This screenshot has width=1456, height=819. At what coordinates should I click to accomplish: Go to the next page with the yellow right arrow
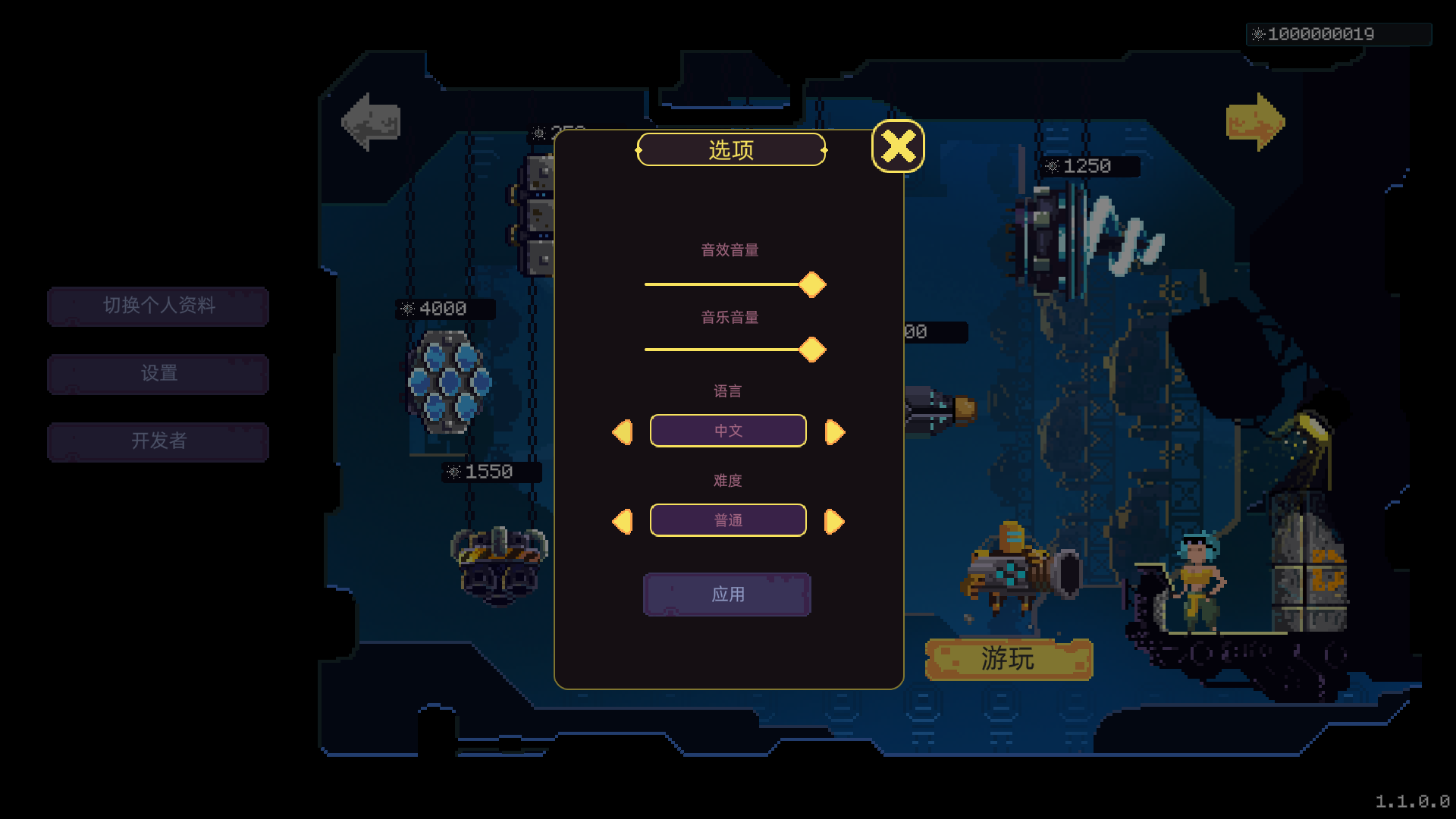1255,122
